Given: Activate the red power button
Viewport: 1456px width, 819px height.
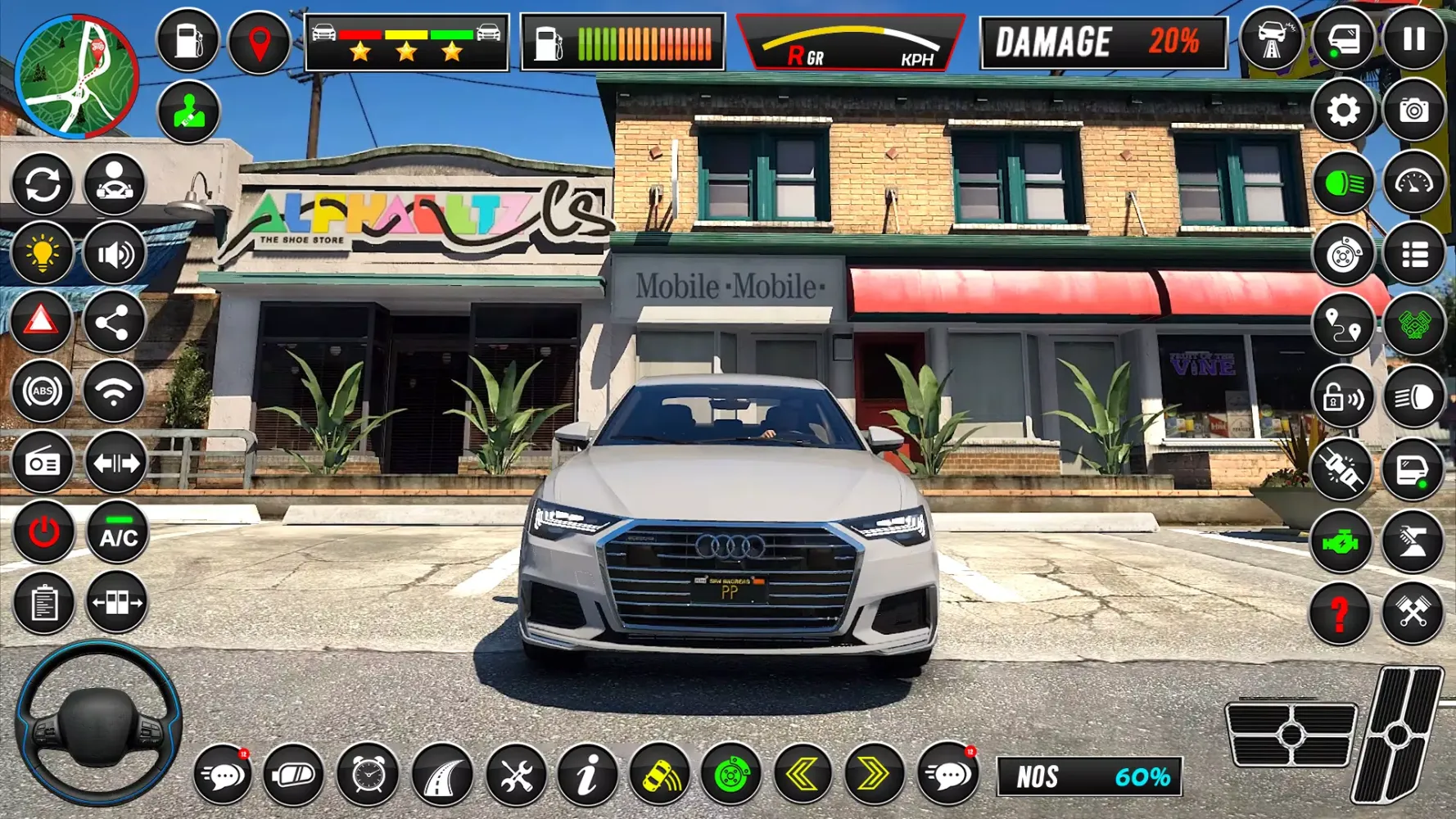Looking at the screenshot, I should pos(43,533).
